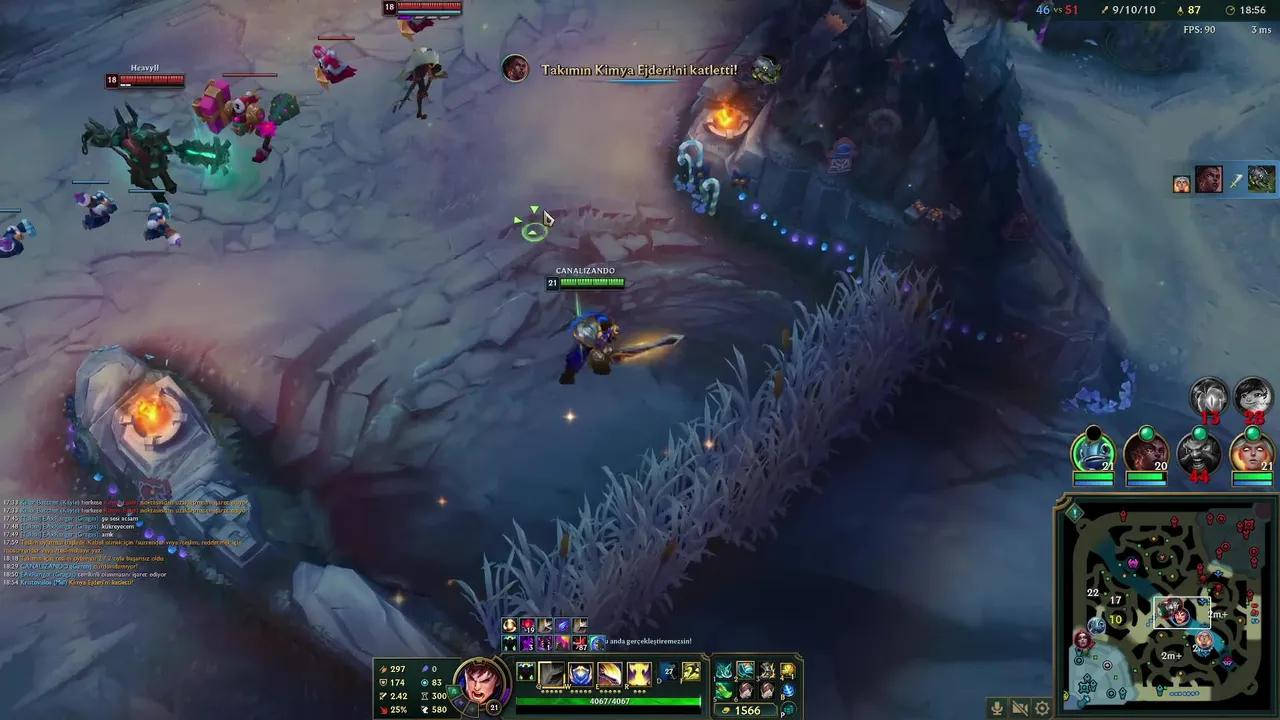Click the dead teammate portrait showing 44
1280x720 pixels.
[x=1201, y=452]
